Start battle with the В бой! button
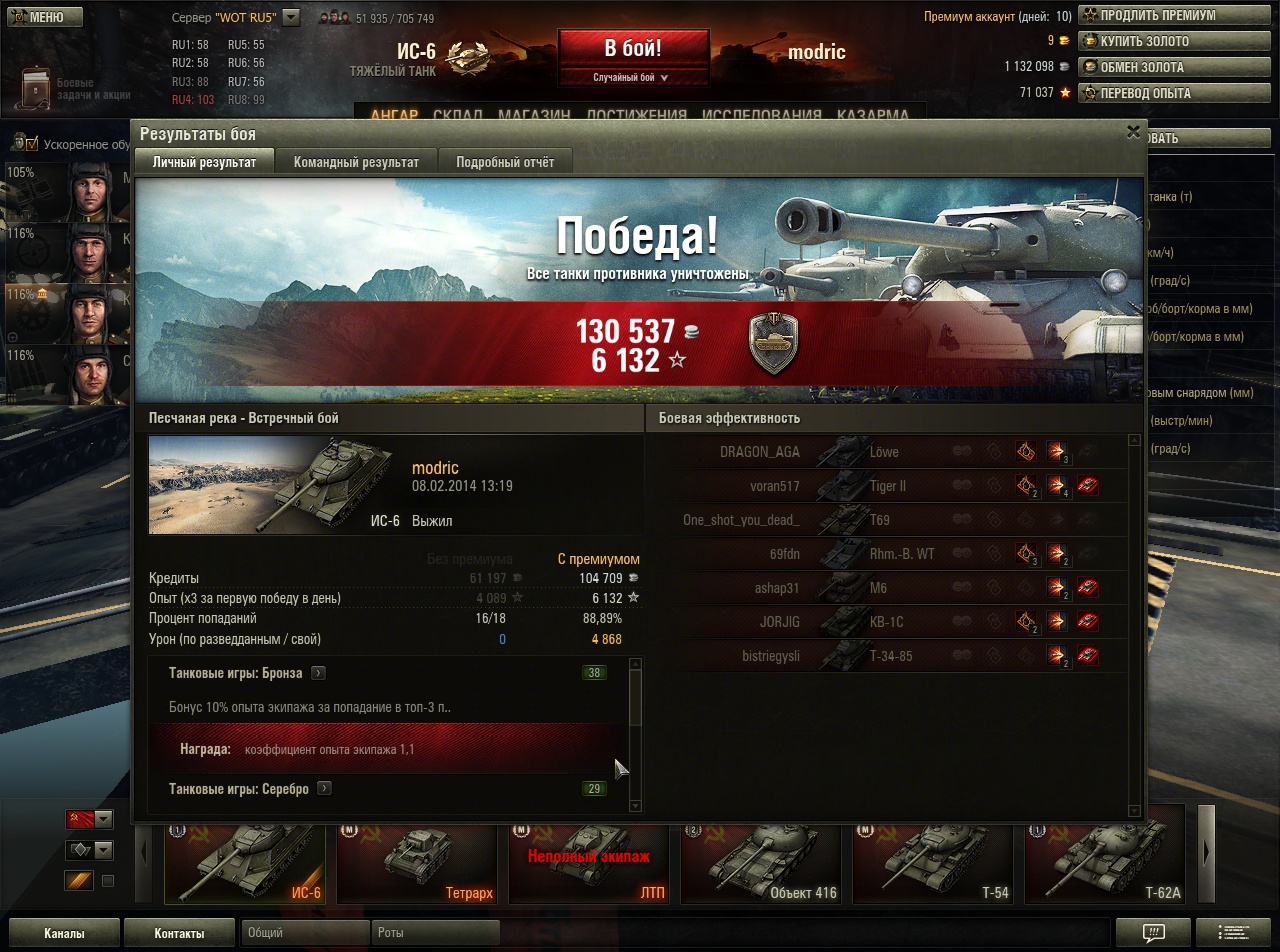Image resolution: width=1280 pixels, height=952 pixels. click(x=633, y=48)
